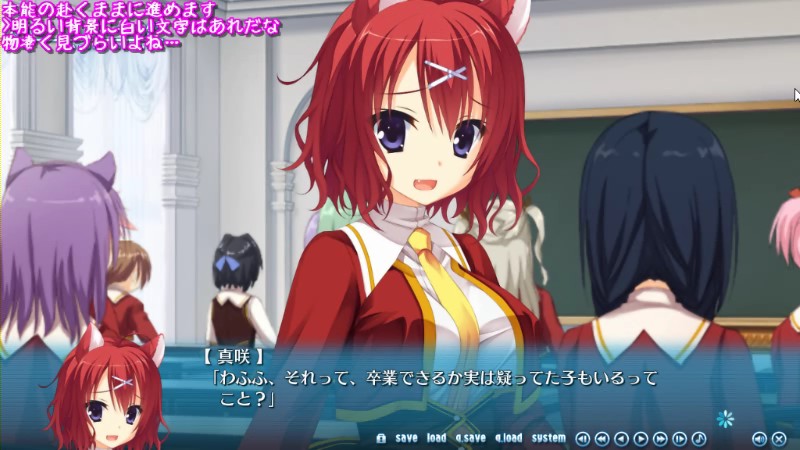Quick save with q.save
The image size is (800, 450).
click(x=469, y=438)
